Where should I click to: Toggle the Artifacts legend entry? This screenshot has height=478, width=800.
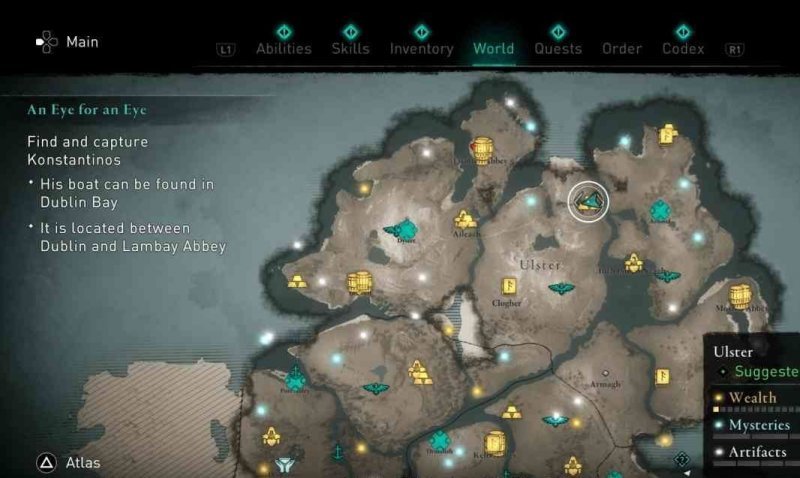(x=757, y=453)
